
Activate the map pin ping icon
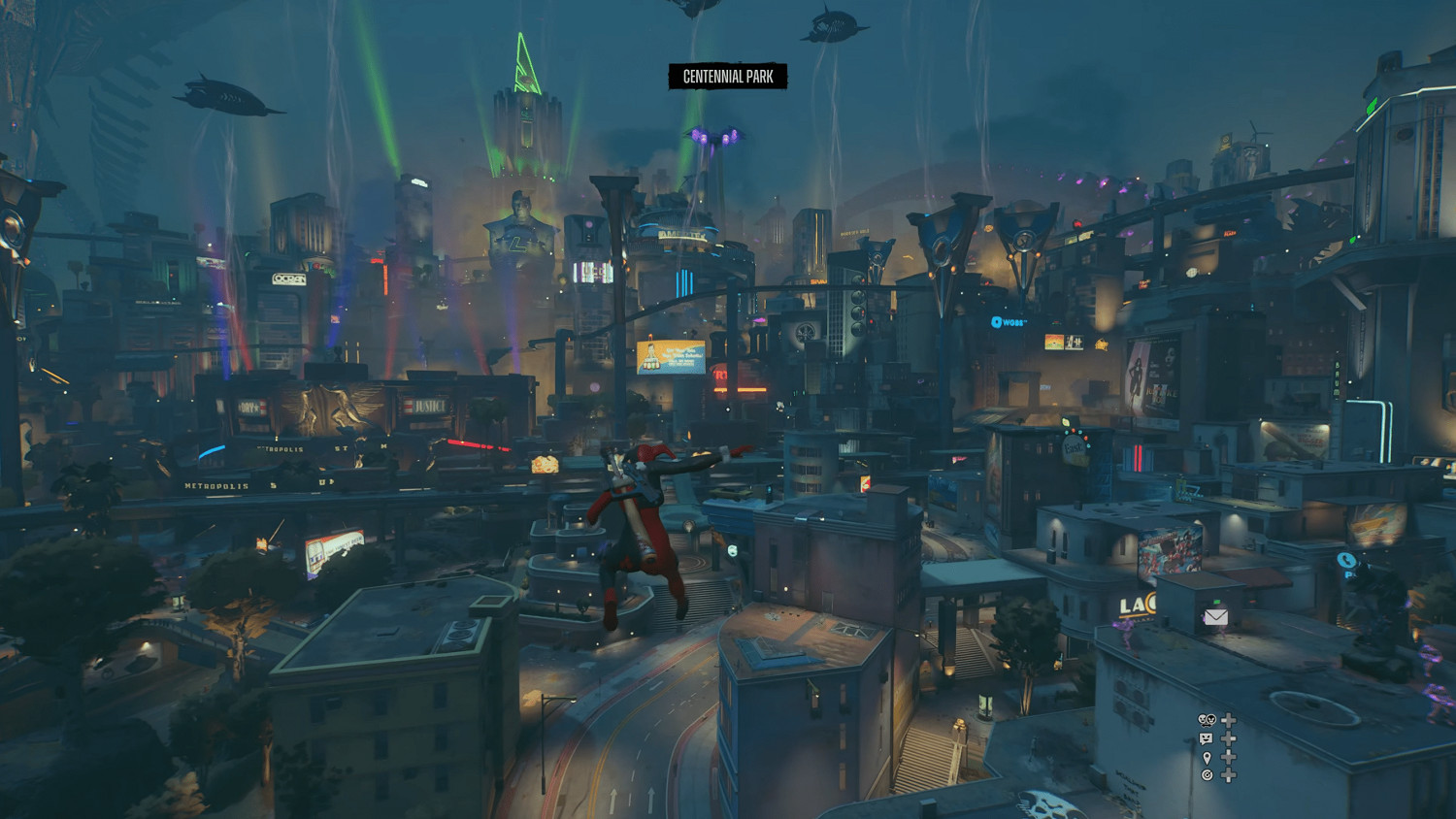tap(1207, 757)
